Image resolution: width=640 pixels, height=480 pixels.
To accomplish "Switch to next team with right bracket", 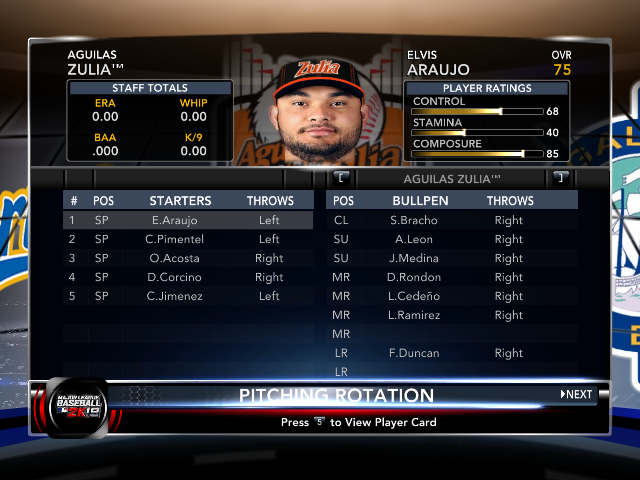I will tap(560, 178).
